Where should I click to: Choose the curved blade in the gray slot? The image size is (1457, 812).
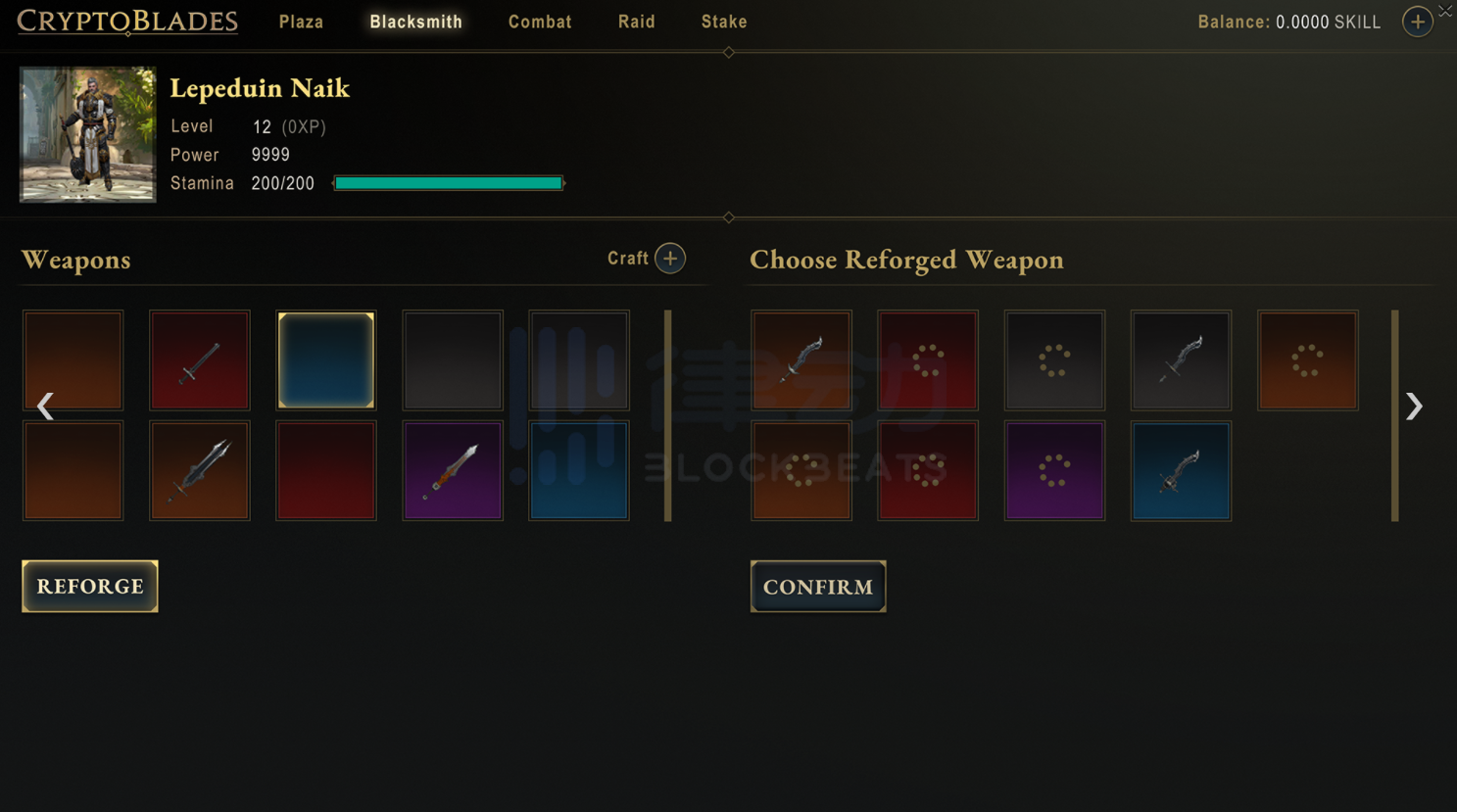(1181, 360)
